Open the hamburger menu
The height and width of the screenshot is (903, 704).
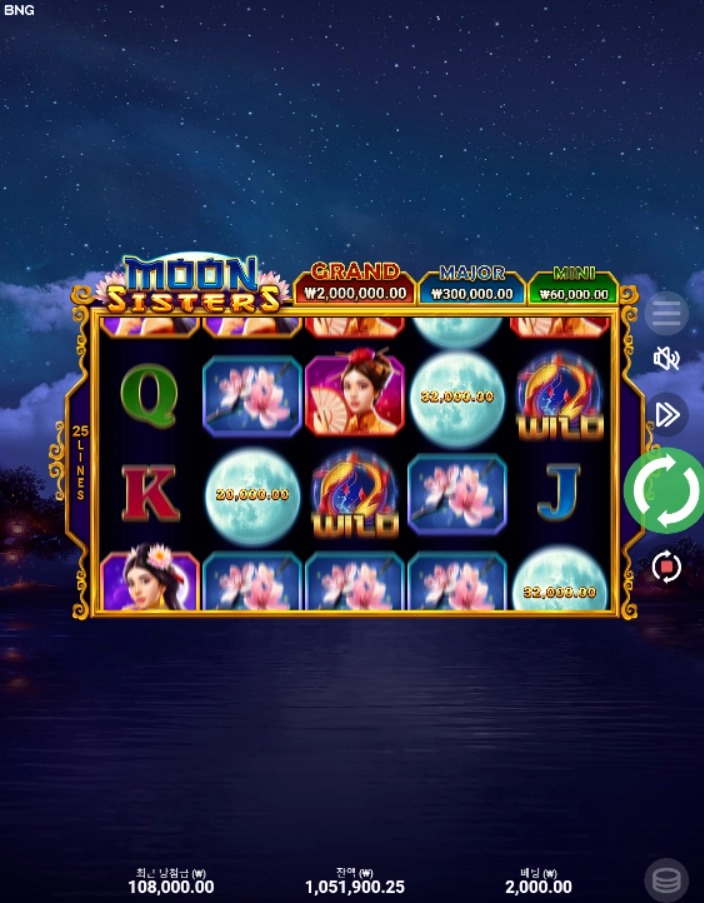click(x=666, y=314)
